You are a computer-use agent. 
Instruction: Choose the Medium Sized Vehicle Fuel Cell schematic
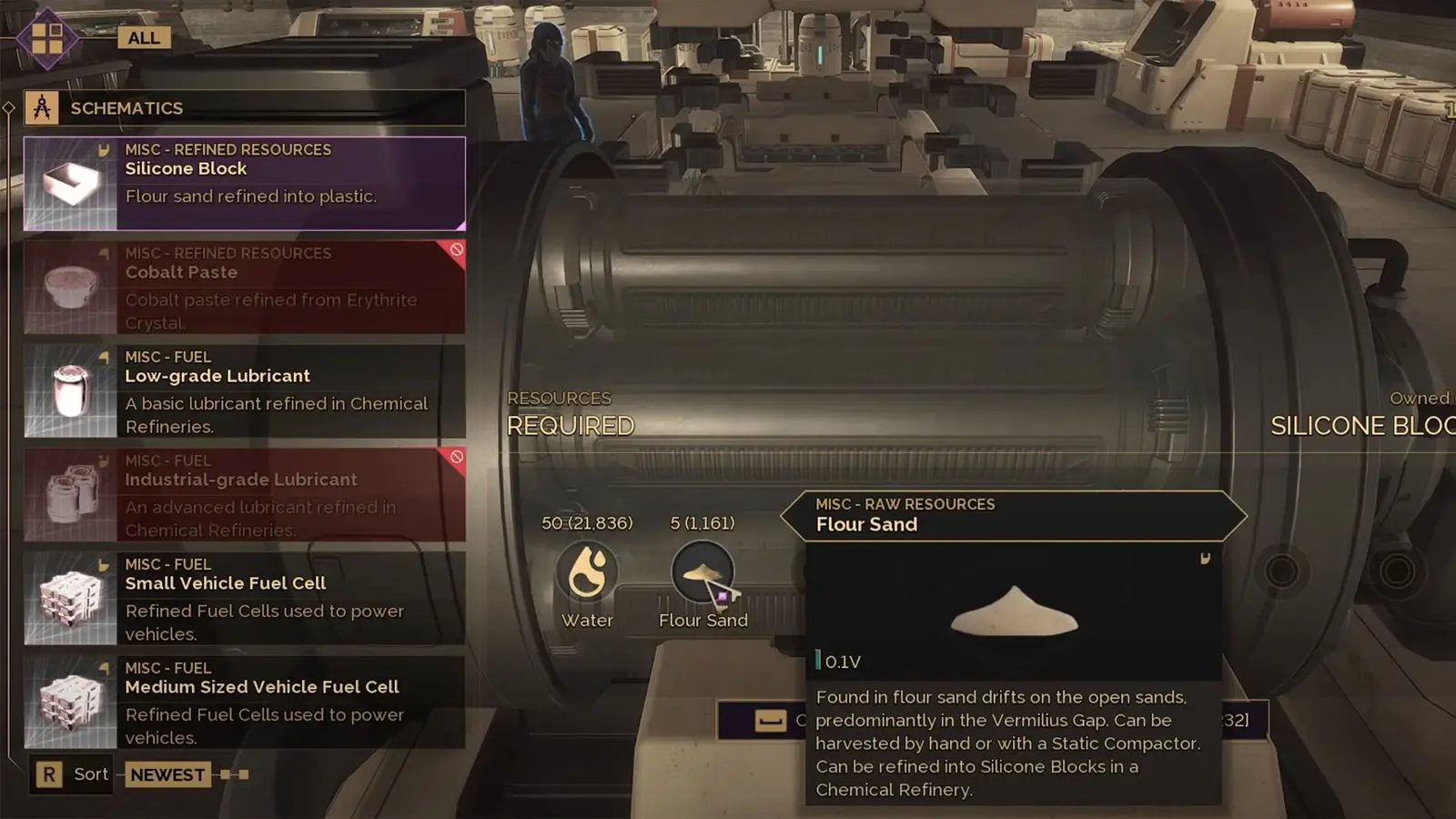click(x=244, y=702)
